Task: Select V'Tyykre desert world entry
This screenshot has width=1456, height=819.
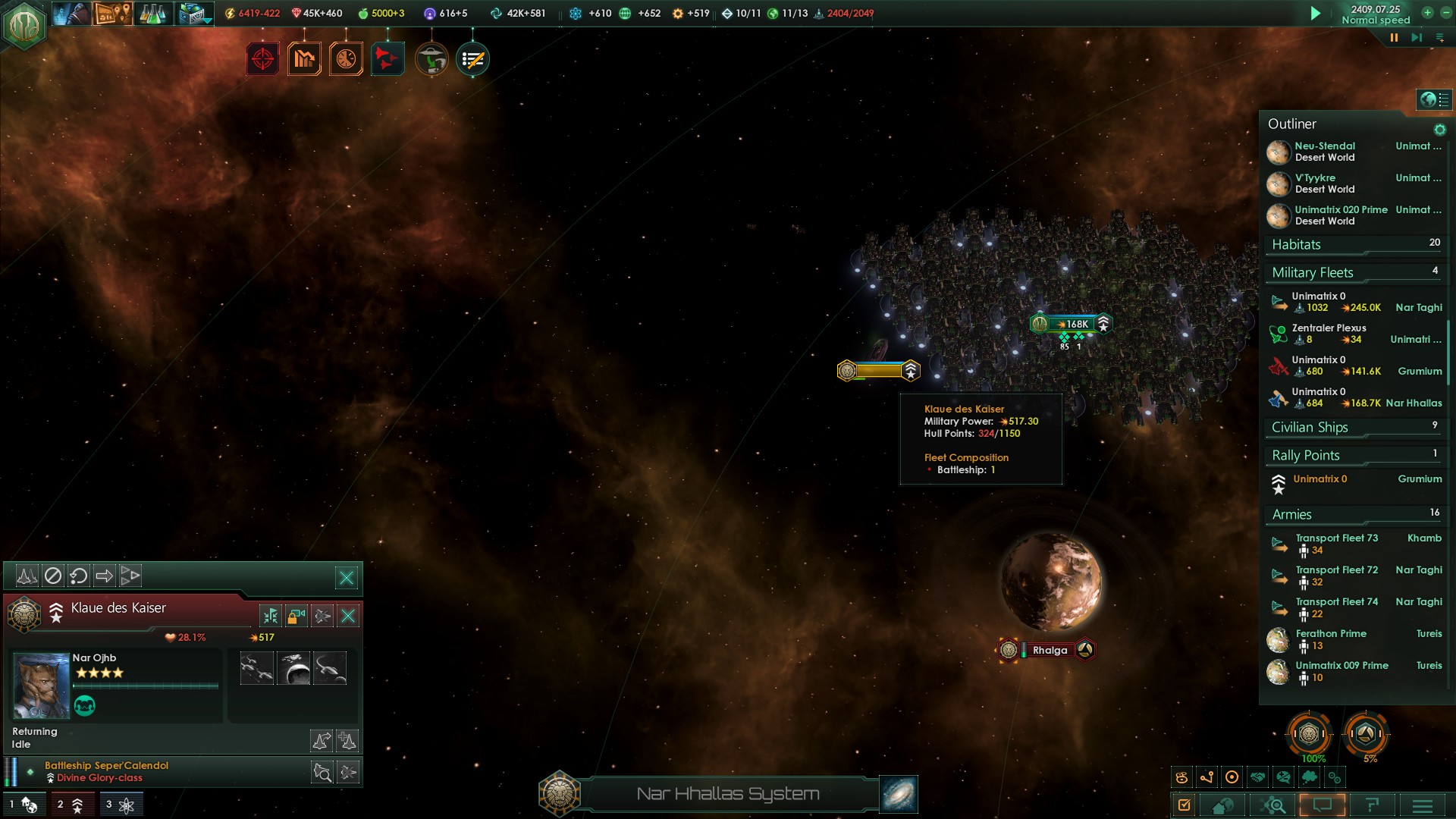Action: click(1324, 184)
